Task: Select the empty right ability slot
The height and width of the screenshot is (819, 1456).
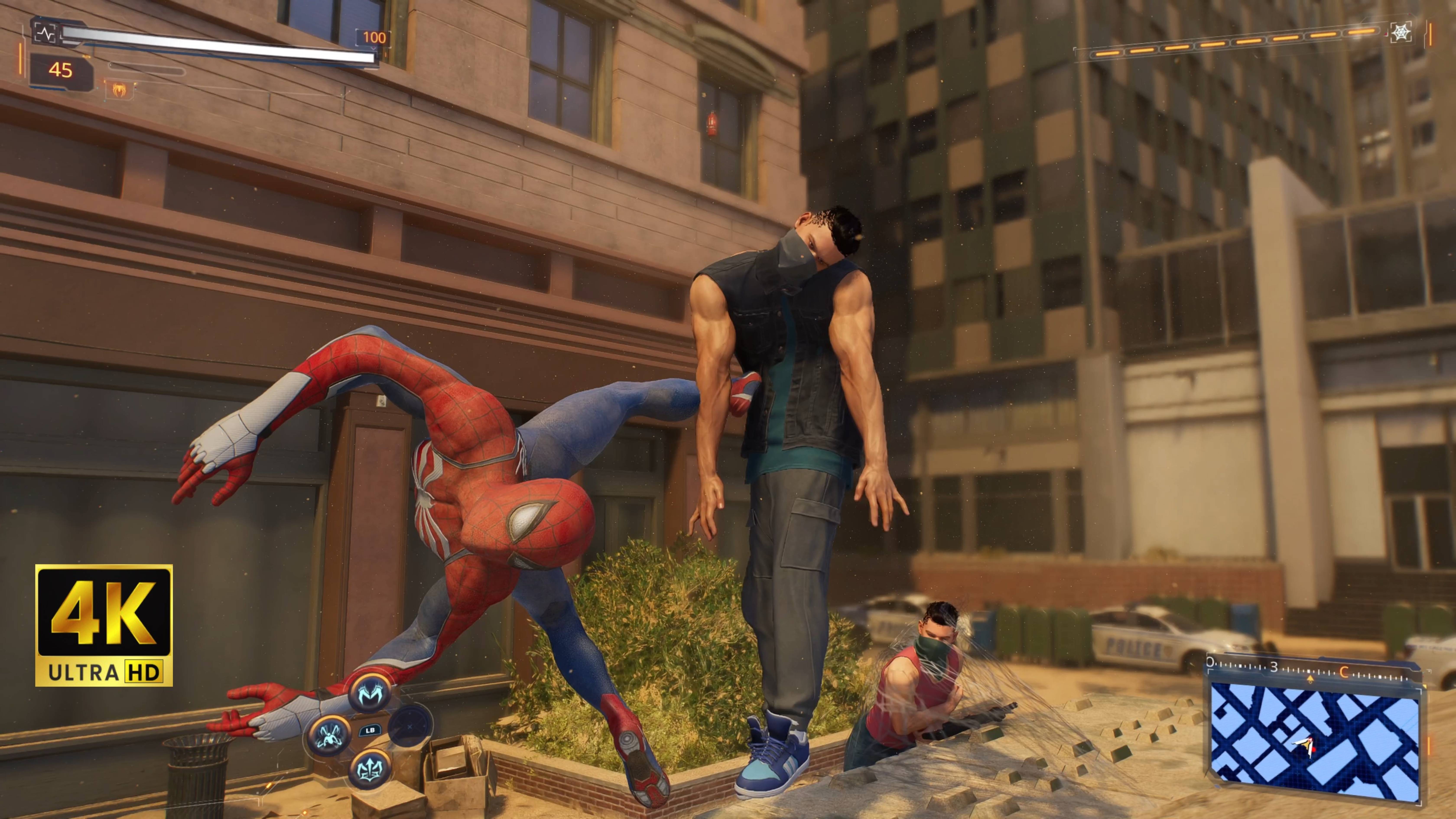Action: (410, 726)
